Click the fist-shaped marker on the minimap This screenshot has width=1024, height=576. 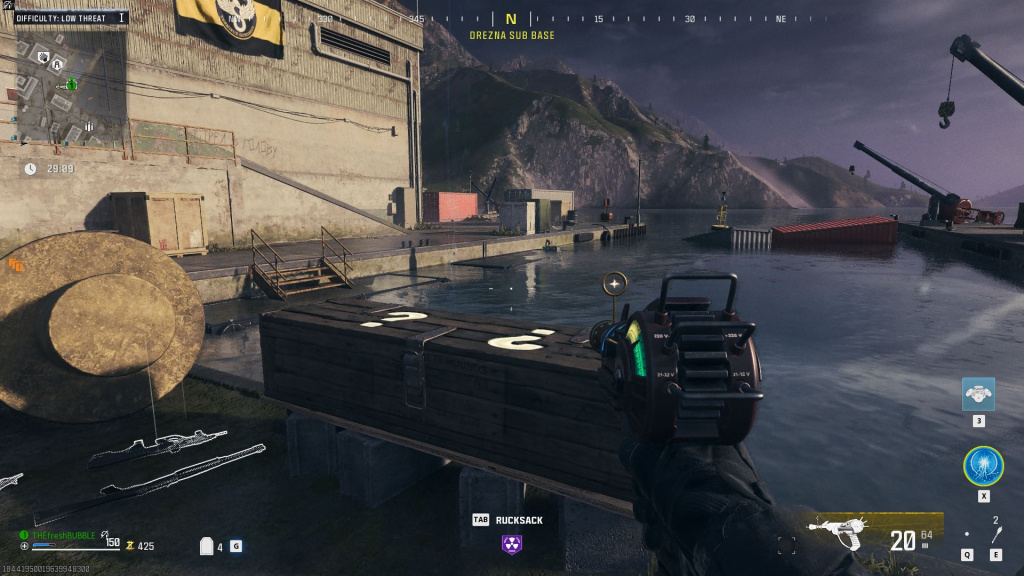tap(43, 57)
